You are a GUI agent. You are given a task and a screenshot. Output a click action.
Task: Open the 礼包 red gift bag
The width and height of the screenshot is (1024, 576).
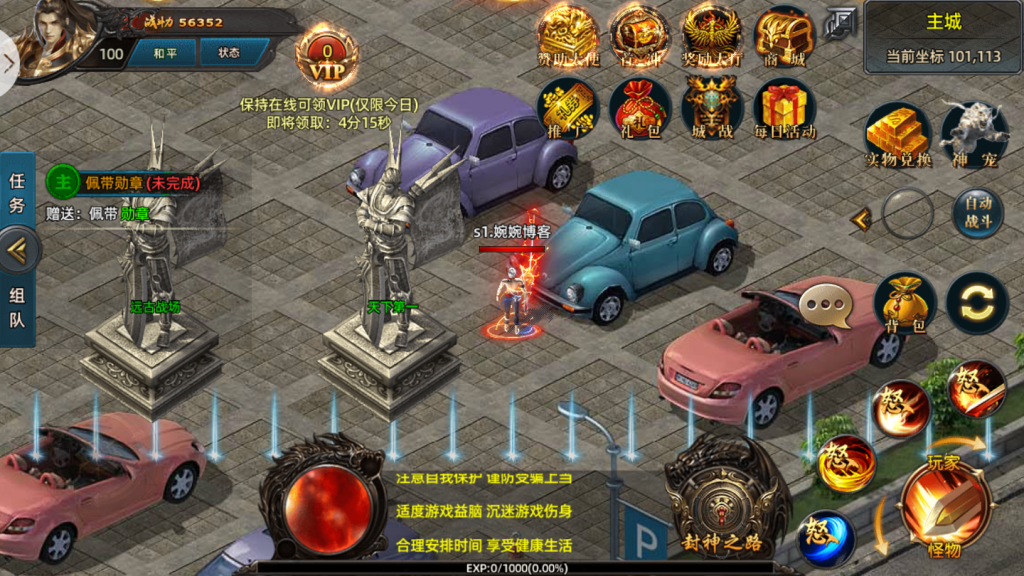[640, 108]
